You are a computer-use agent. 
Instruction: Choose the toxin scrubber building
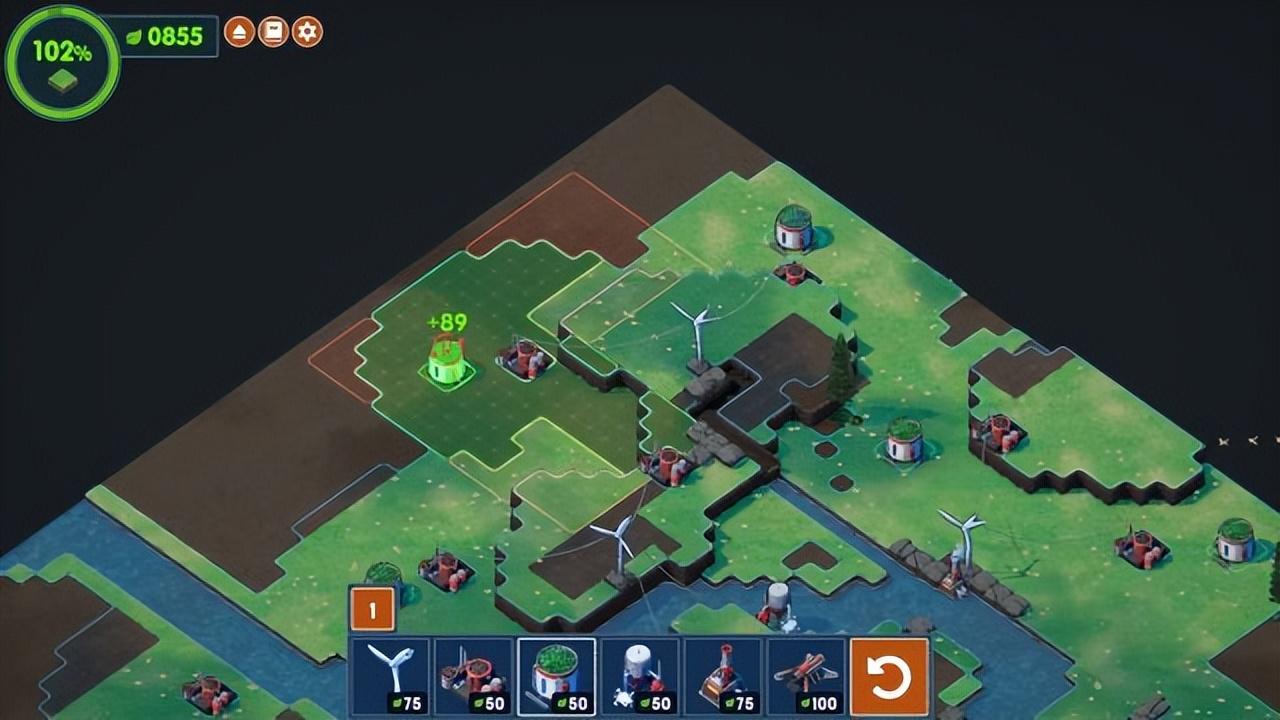point(473,677)
